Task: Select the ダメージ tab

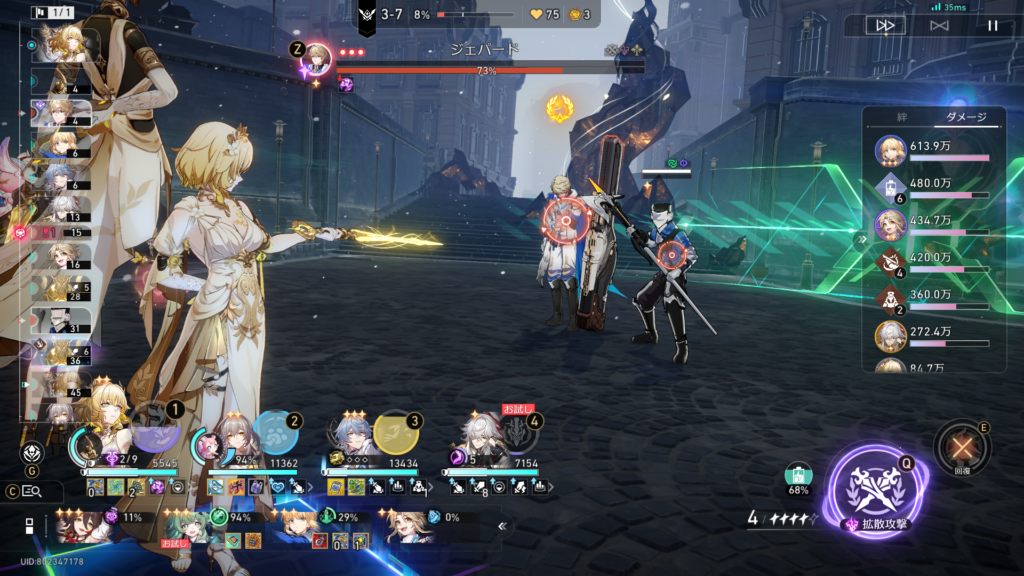Action: pos(966,117)
